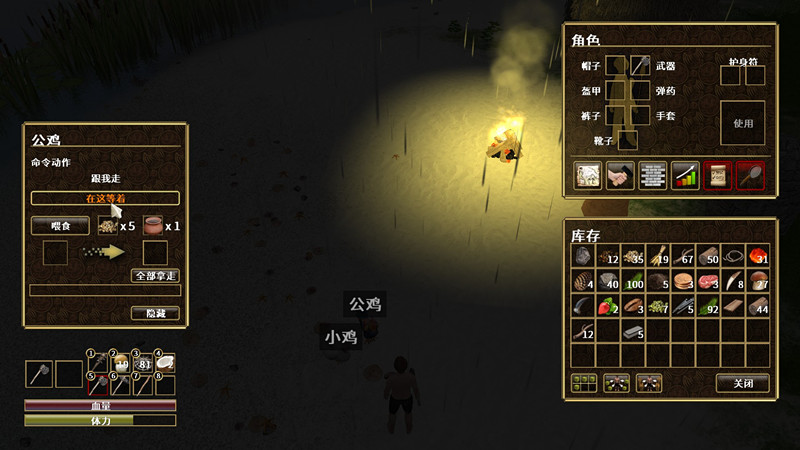Viewport: 800px width, 450px height.
Task: Take everything with the 全部拿走 button
Action: coord(155,275)
